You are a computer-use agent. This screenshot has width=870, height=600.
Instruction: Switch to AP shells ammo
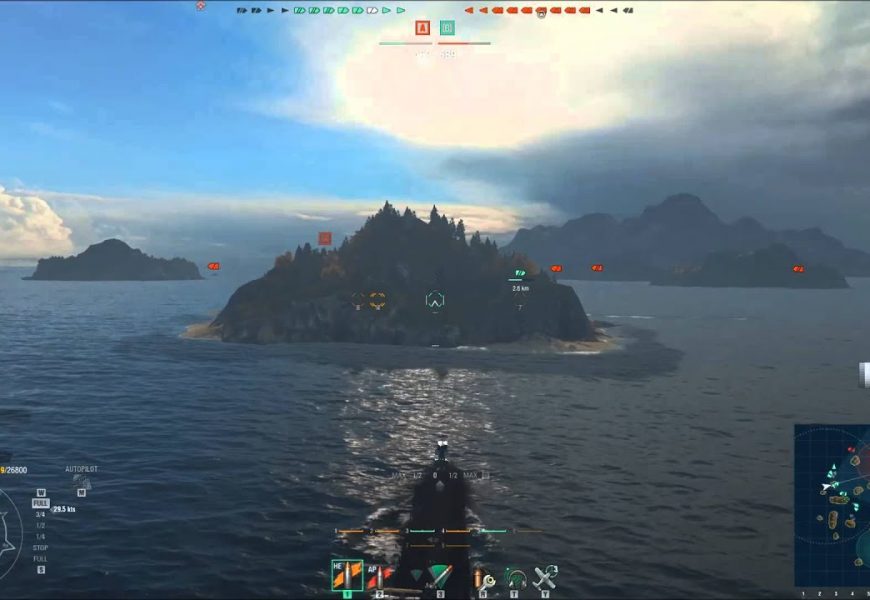(x=379, y=576)
